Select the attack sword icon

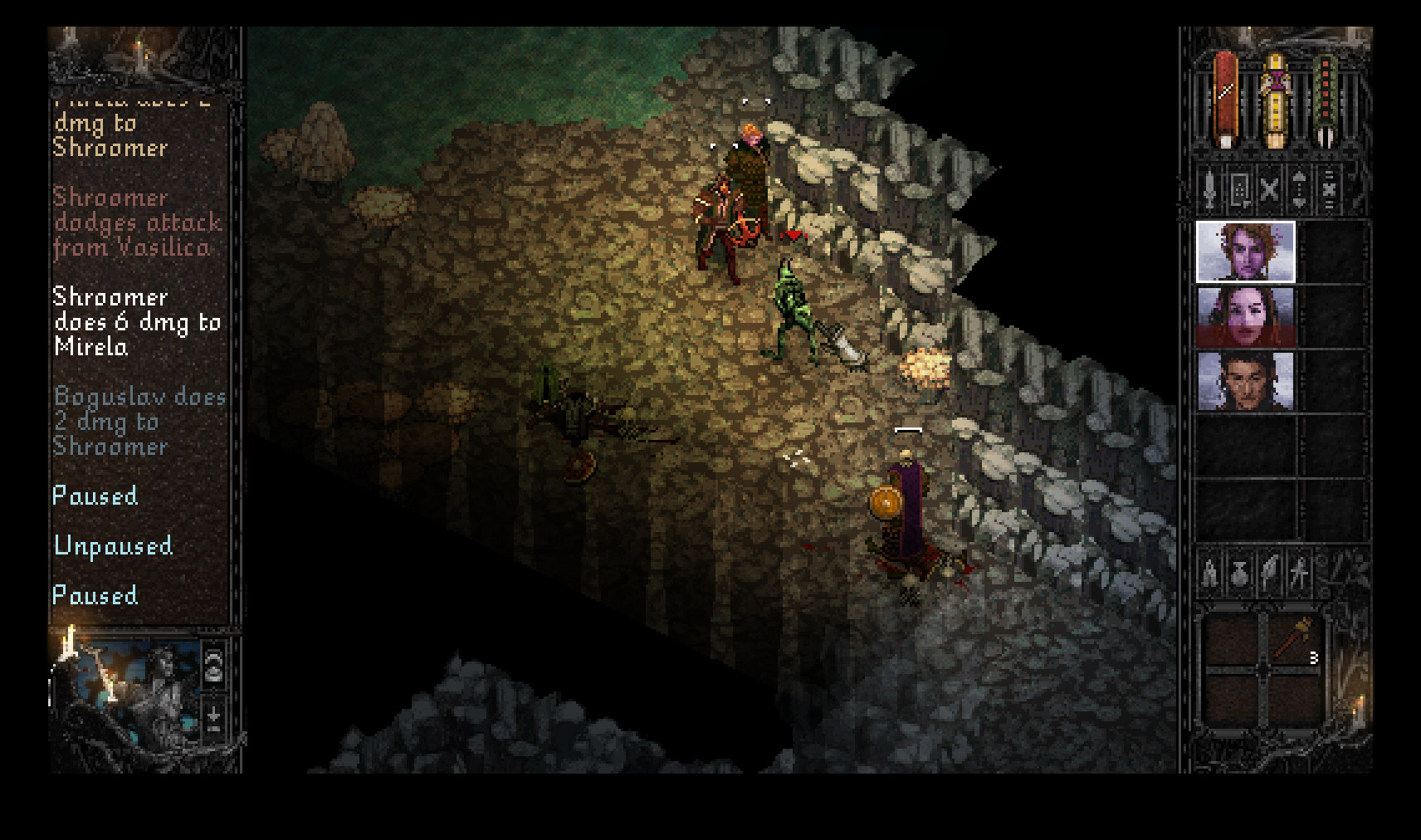[1210, 193]
